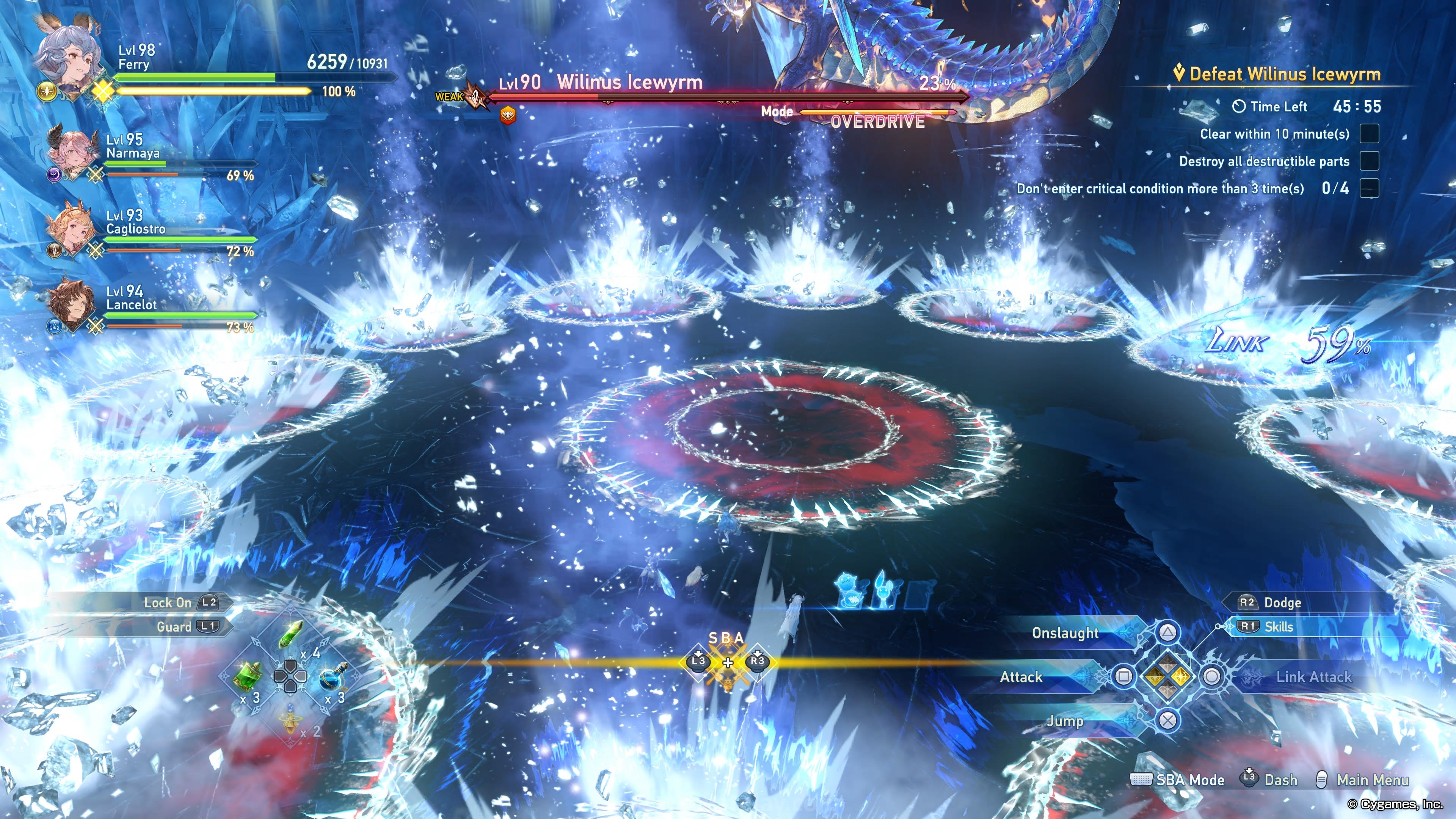The height and width of the screenshot is (819, 1456).
Task: Toggle the critical condition objective checkbox
Action: pyautogui.click(x=1369, y=188)
